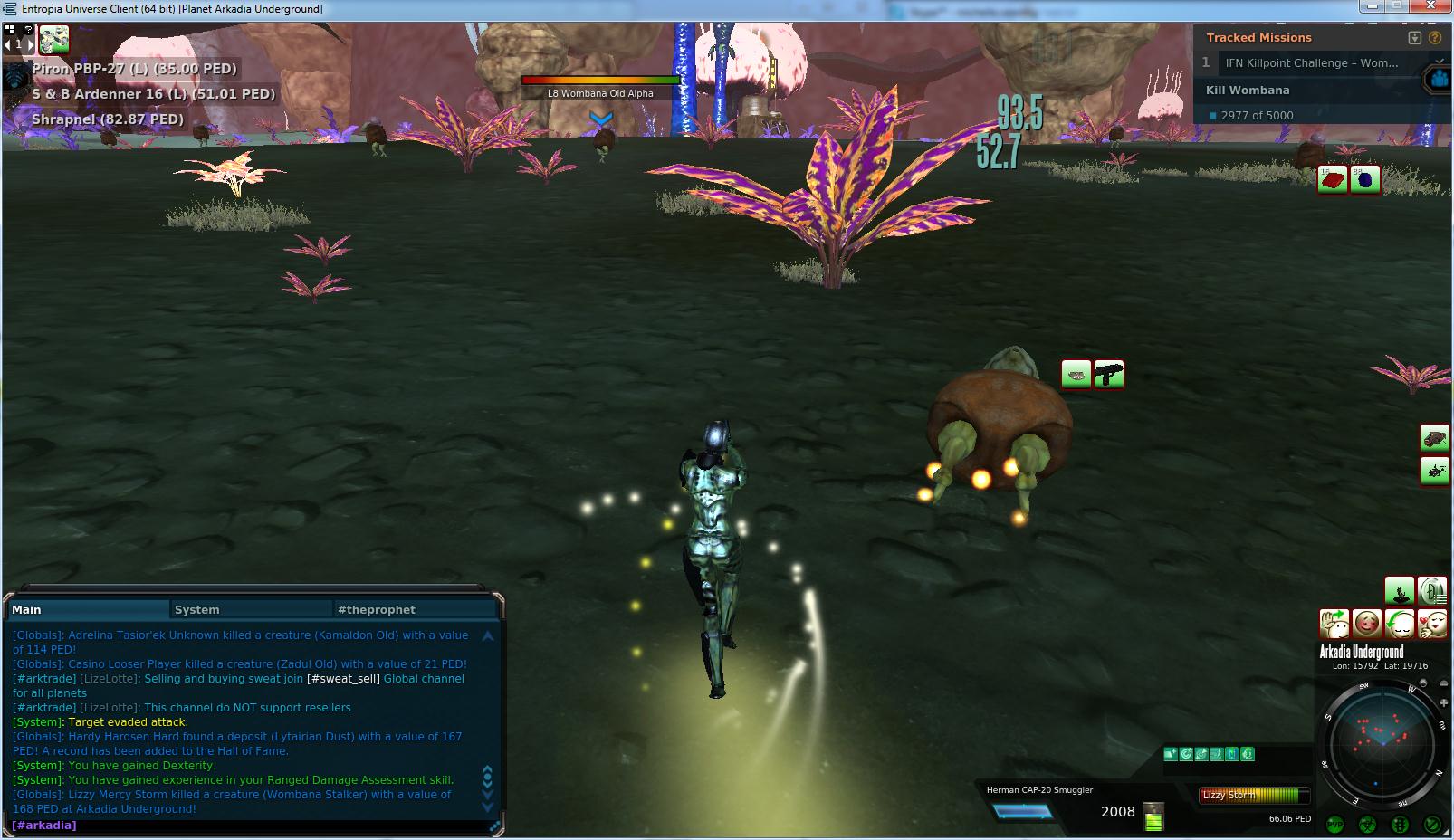1454x840 pixels.
Task: Click the red item quick slot icon
Action: click(1332, 179)
